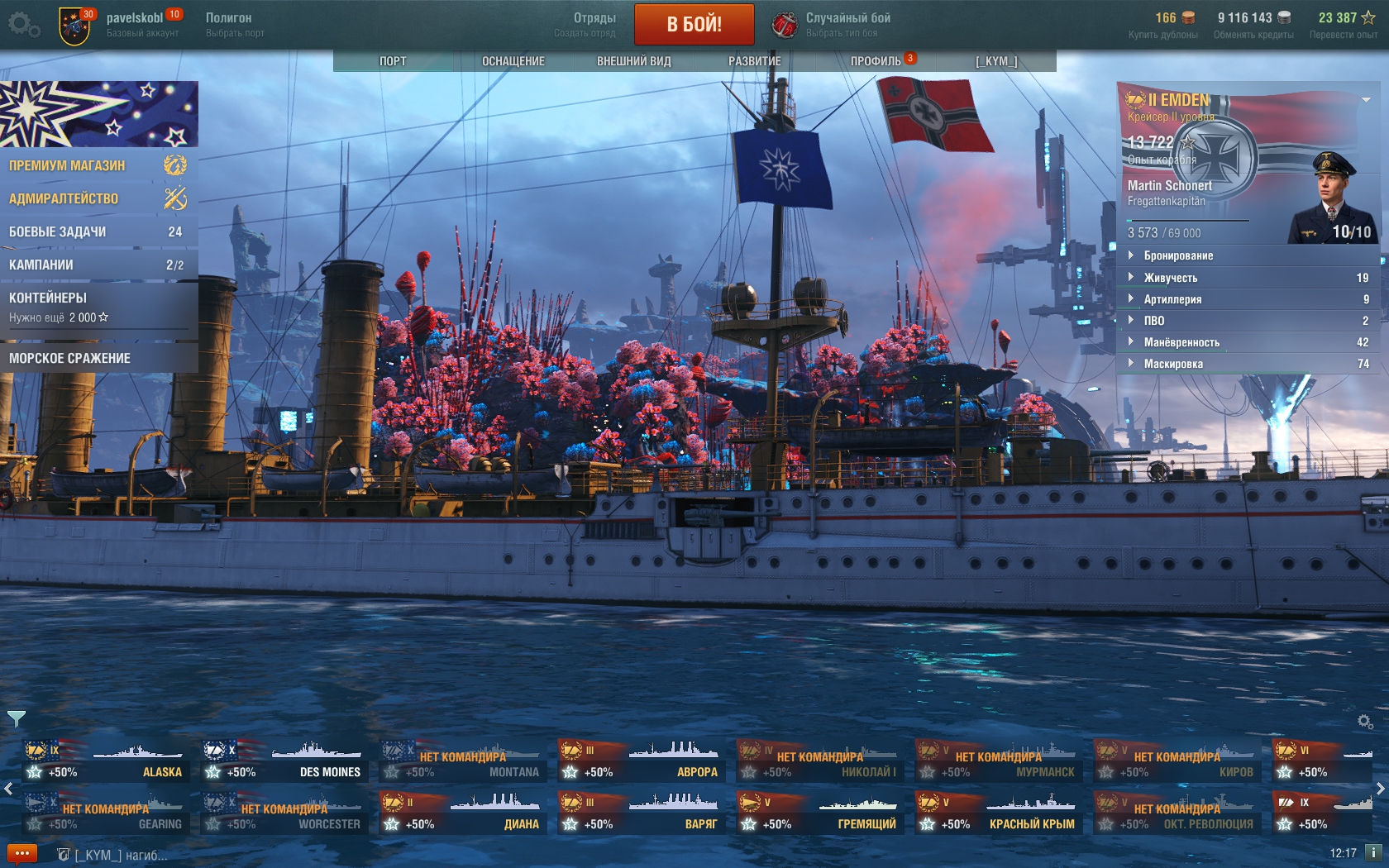Image resolution: width=1389 pixels, height=868 pixels.
Task: Open the ship carousel filter funnel
Action: (x=17, y=718)
